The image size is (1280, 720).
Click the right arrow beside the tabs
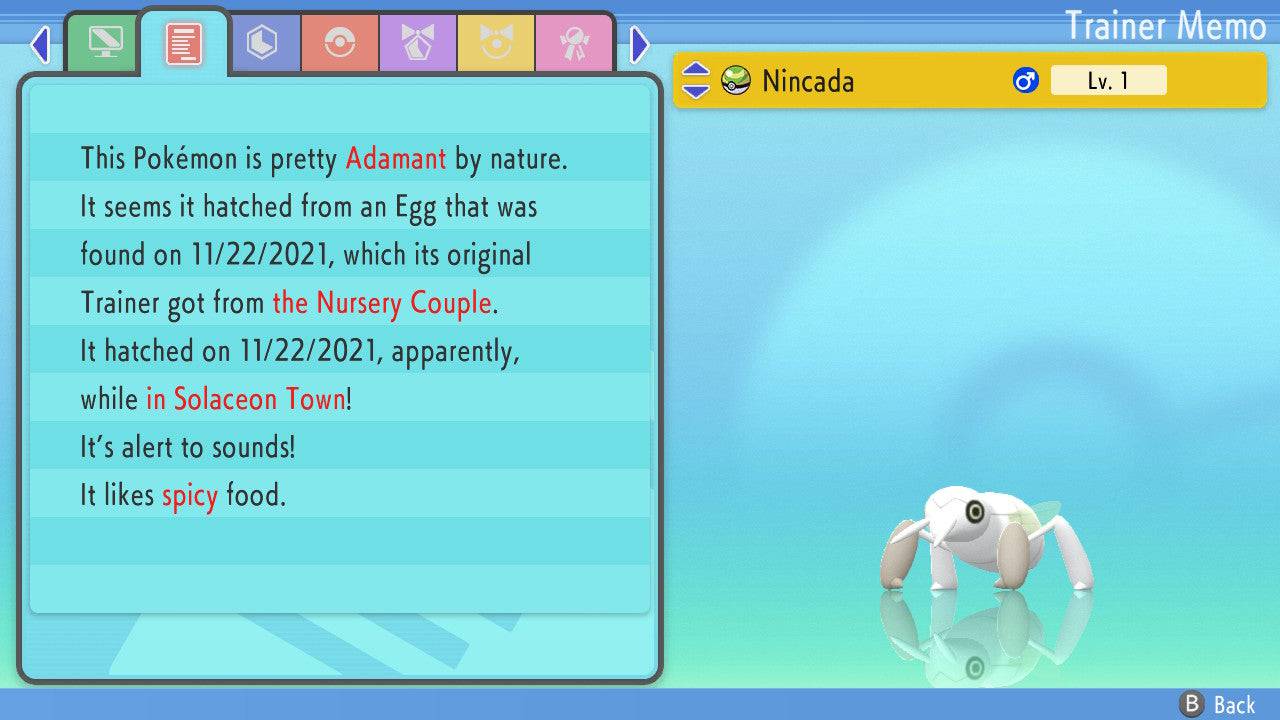tap(640, 44)
